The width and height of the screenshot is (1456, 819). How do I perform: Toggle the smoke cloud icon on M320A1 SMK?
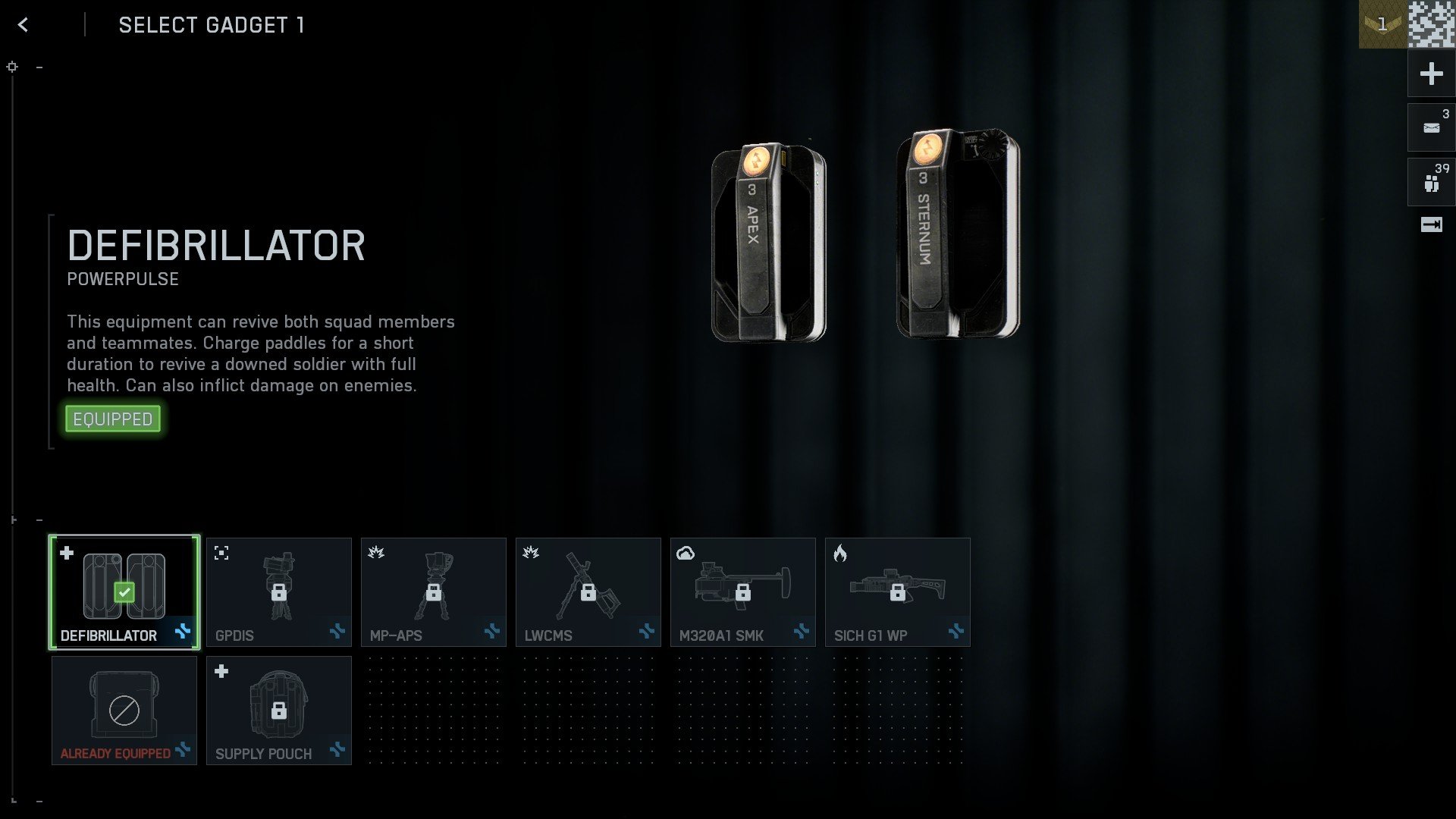tap(685, 553)
